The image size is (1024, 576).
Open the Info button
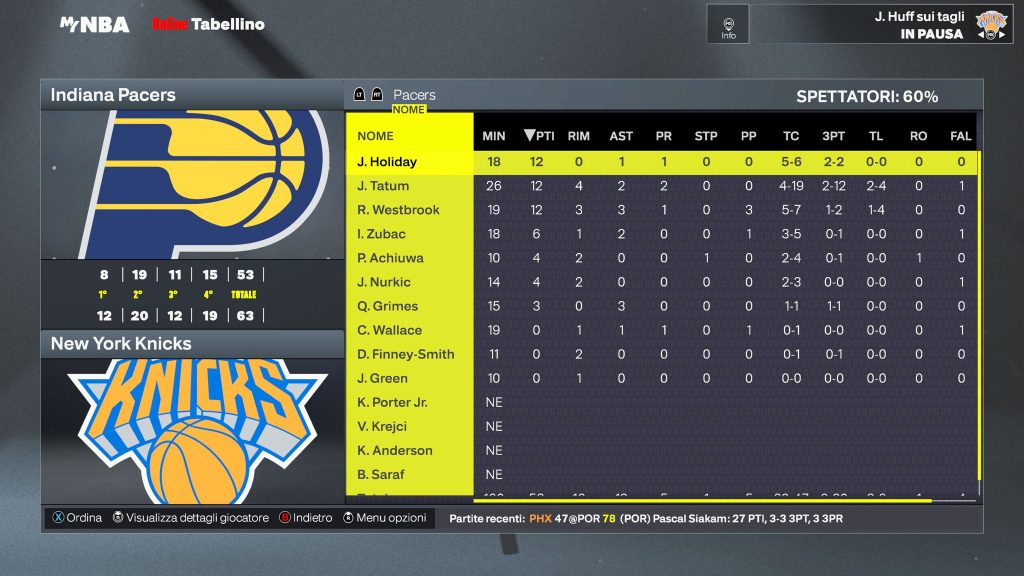(x=728, y=25)
